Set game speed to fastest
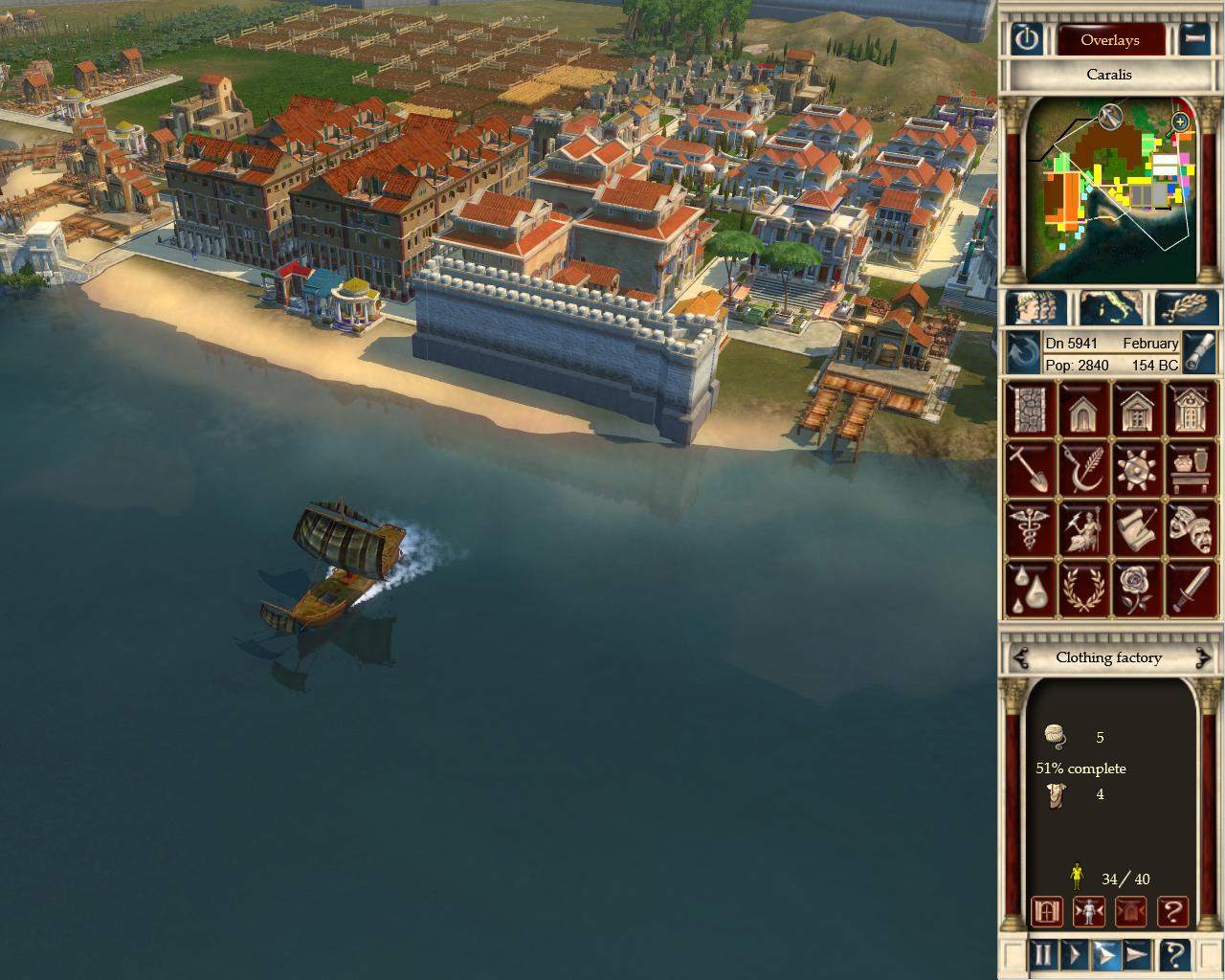Image resolution: width=1225 pixels, height=980 pixels. [1137, 954]
